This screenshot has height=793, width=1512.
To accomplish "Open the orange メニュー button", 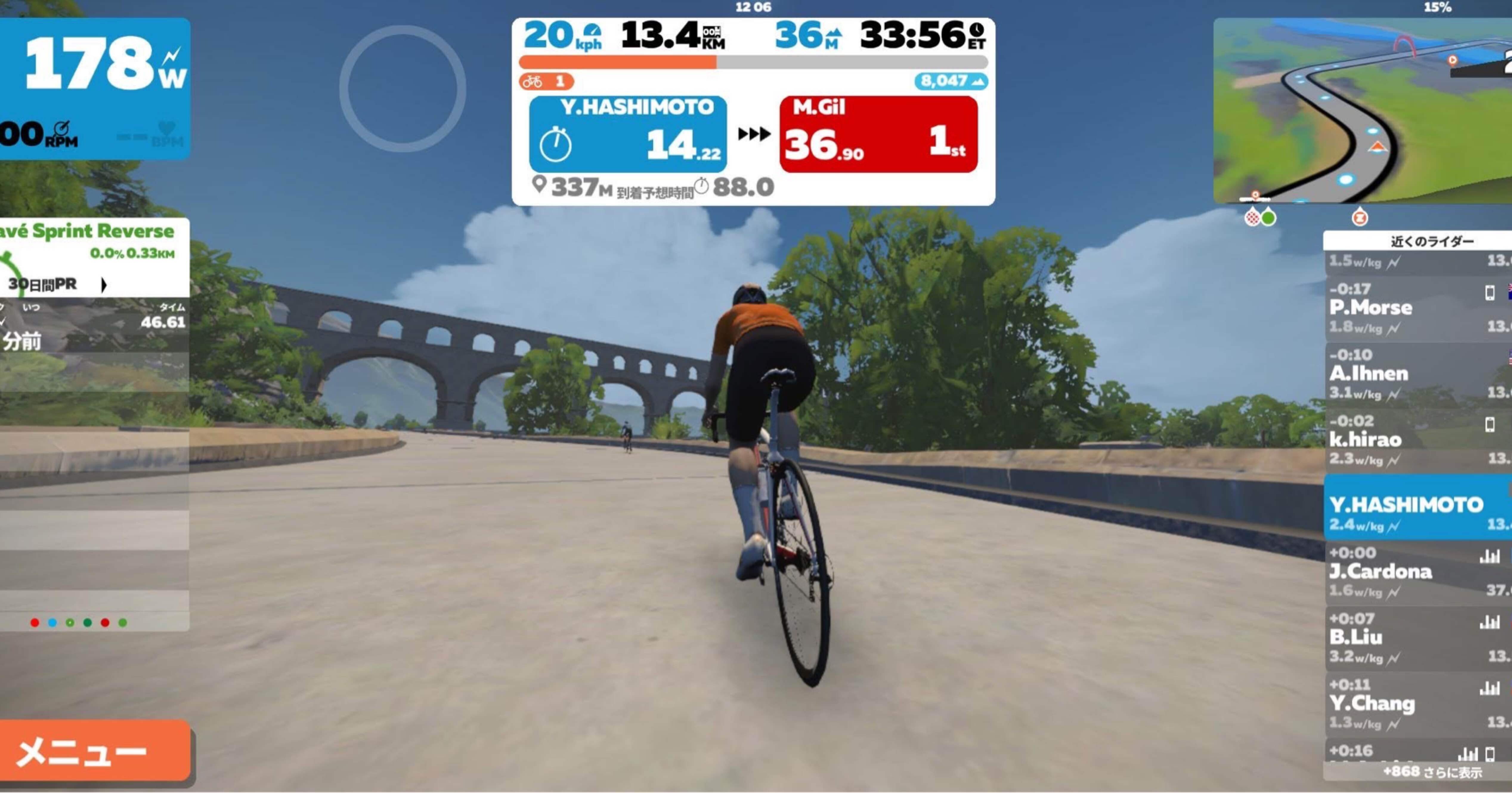I will pos(94,751).
